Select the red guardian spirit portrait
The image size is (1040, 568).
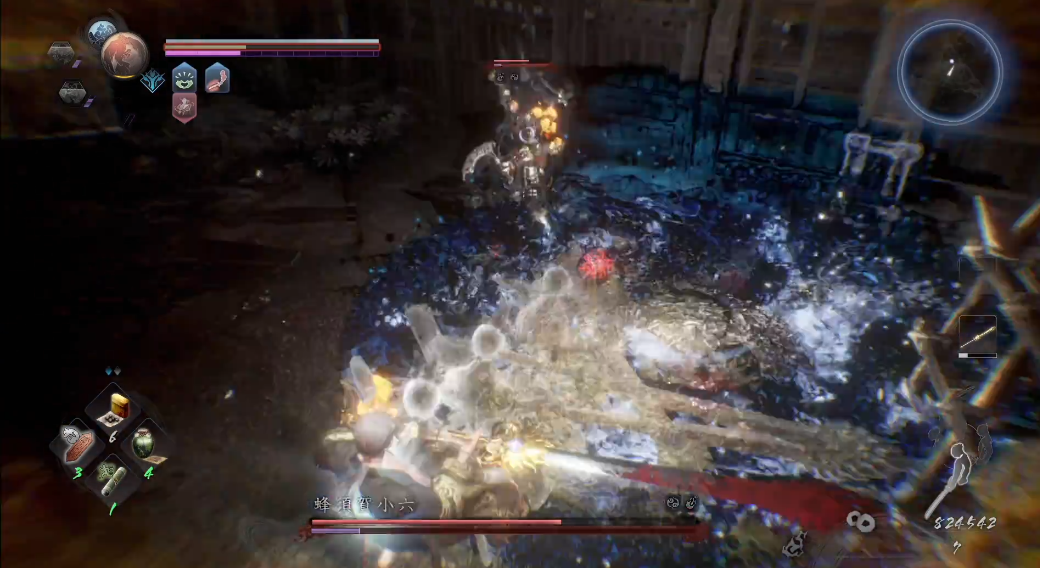pos(124,54)
